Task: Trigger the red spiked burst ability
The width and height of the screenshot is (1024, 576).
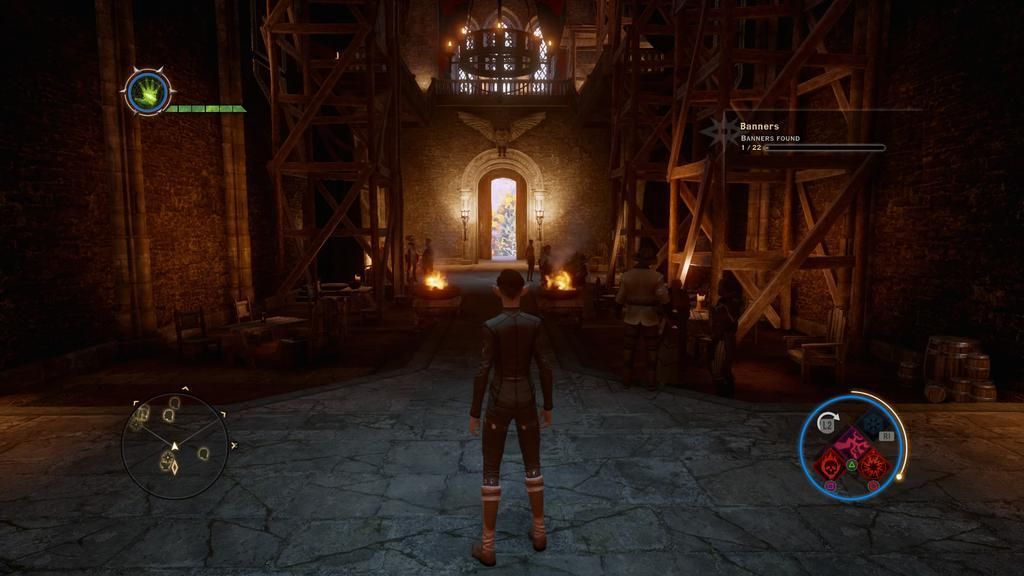Action: click(x=872, y=463)
